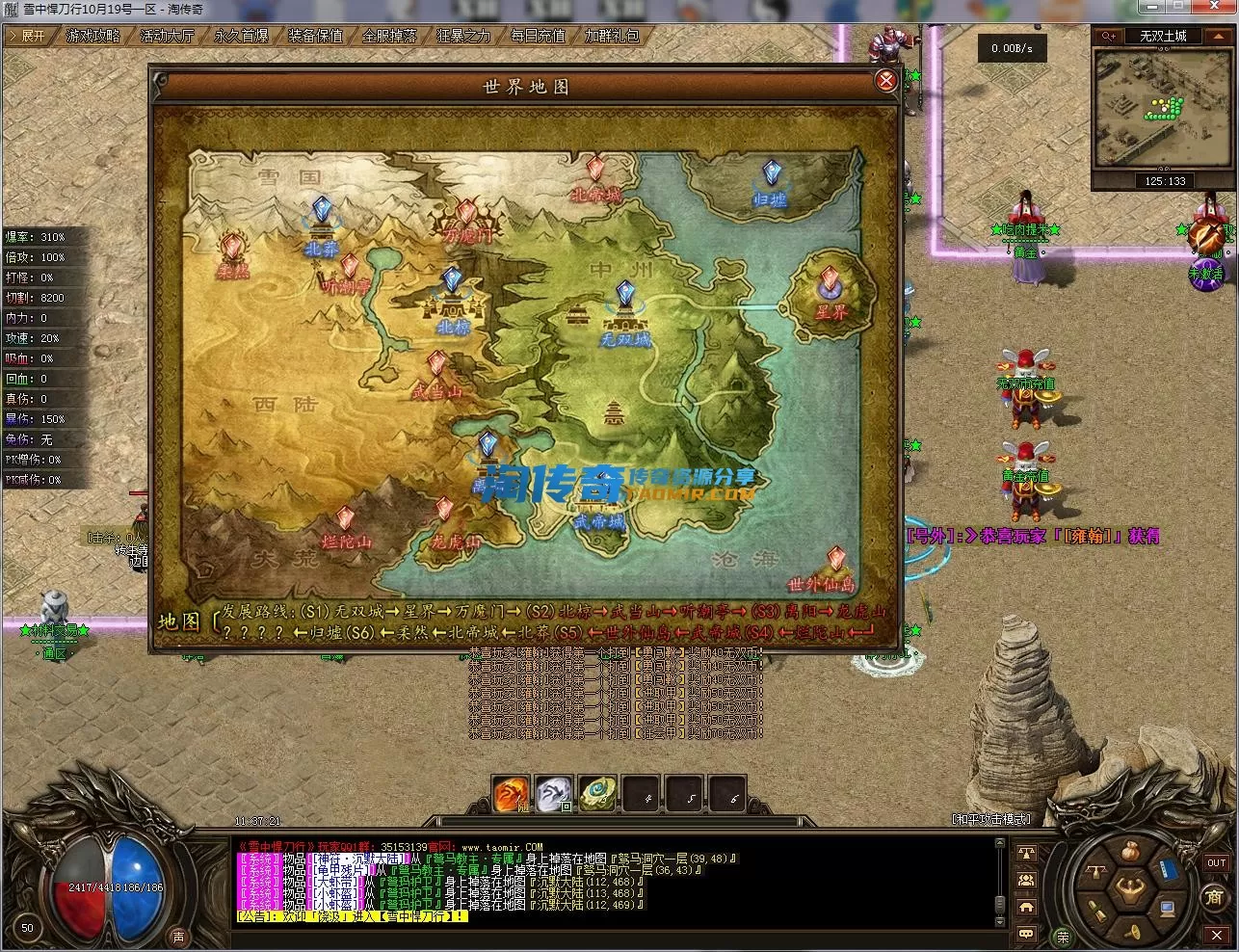The width and height of the screenshot is (1239, 952).
Task: Open the blue skill book icon
Action: click(x=1169, y=869)
